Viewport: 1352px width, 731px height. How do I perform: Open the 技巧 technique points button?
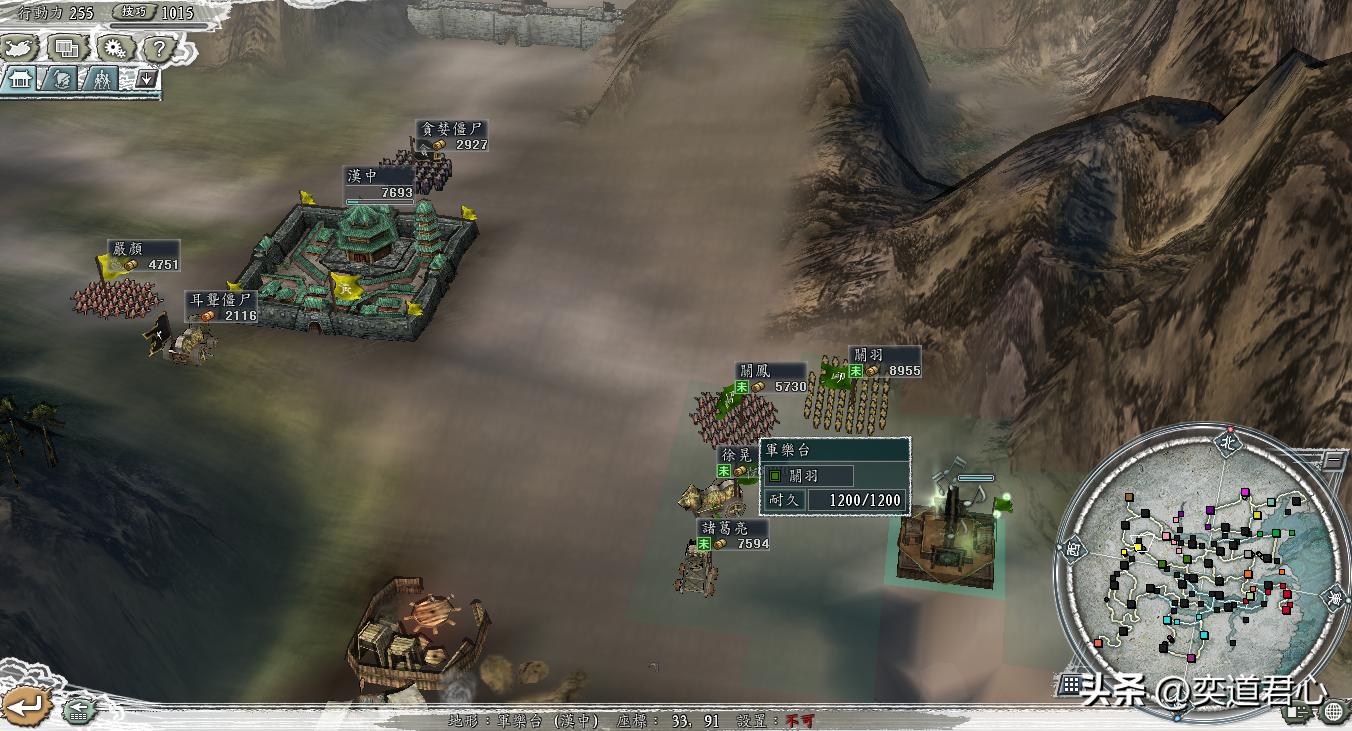click(x=135, y=12)
